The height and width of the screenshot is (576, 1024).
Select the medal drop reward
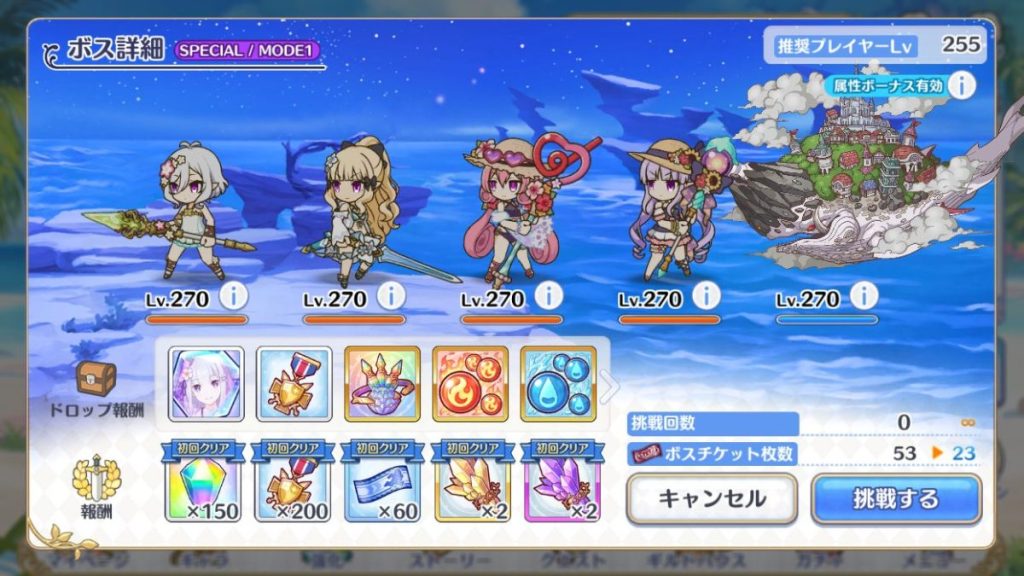(x=294, y=384)
